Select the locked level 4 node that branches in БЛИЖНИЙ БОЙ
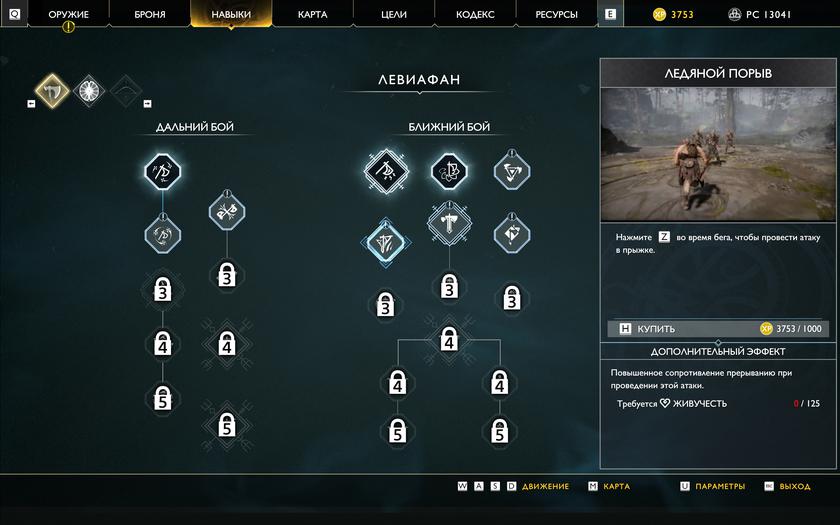840x525 pixels. coord(449,340)
